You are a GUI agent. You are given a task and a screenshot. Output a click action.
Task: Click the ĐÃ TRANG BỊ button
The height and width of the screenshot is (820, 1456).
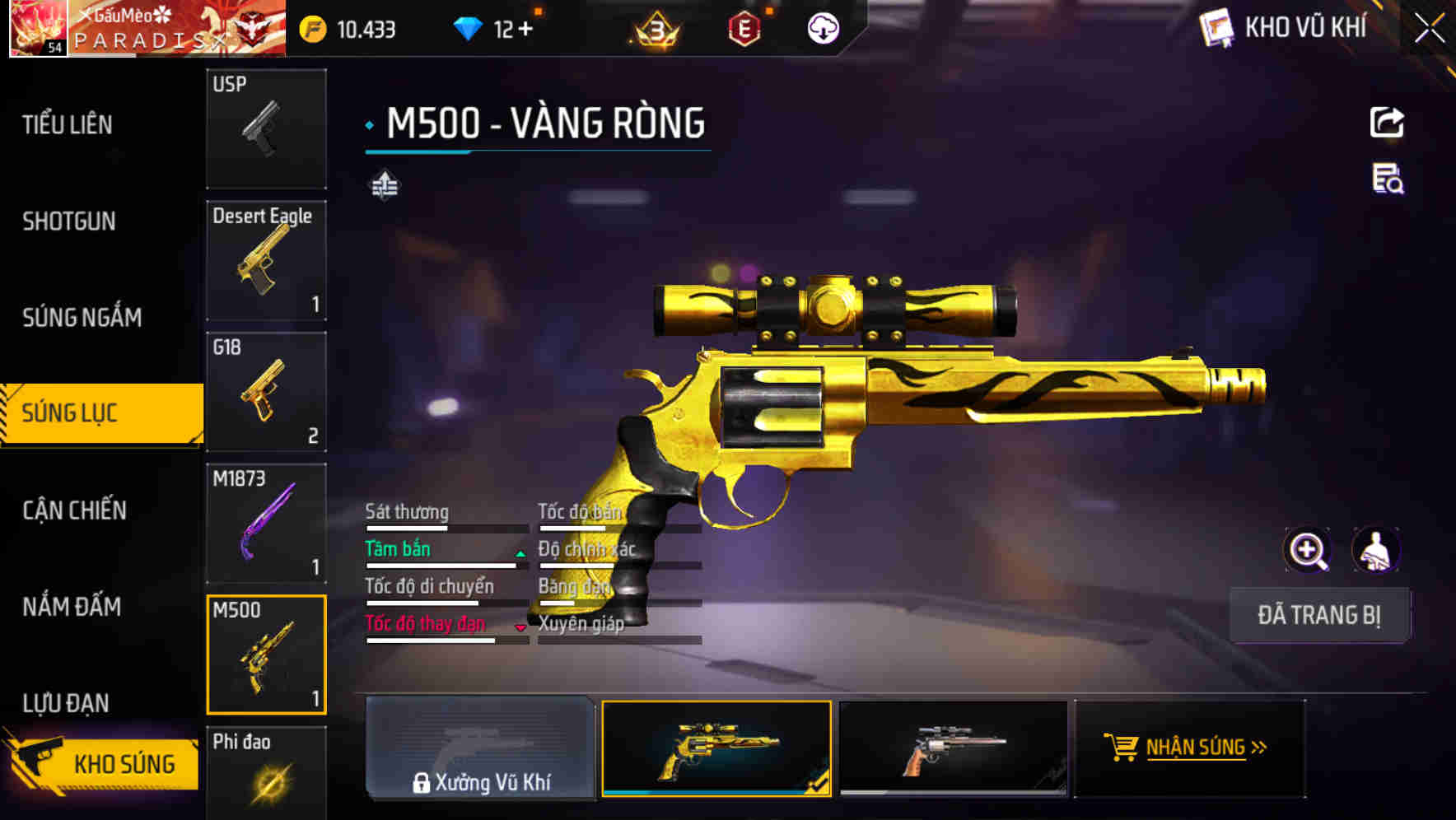(1319, 615)
